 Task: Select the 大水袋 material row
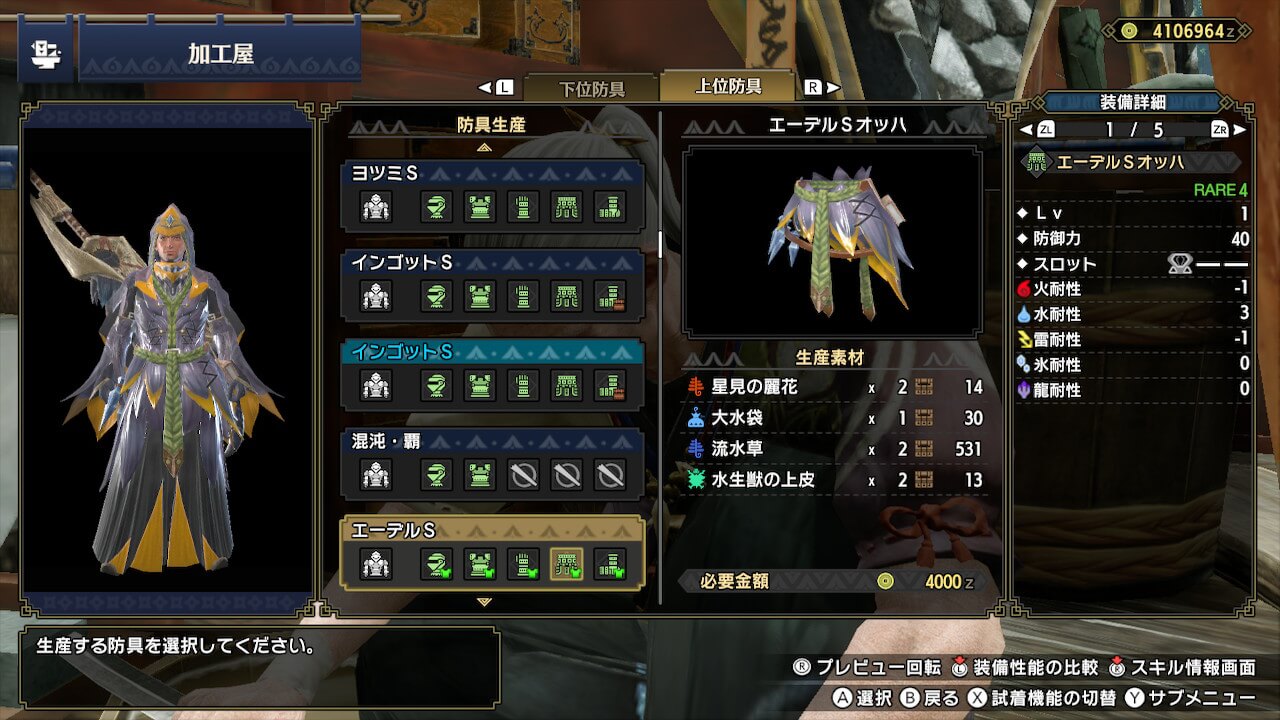835,418
